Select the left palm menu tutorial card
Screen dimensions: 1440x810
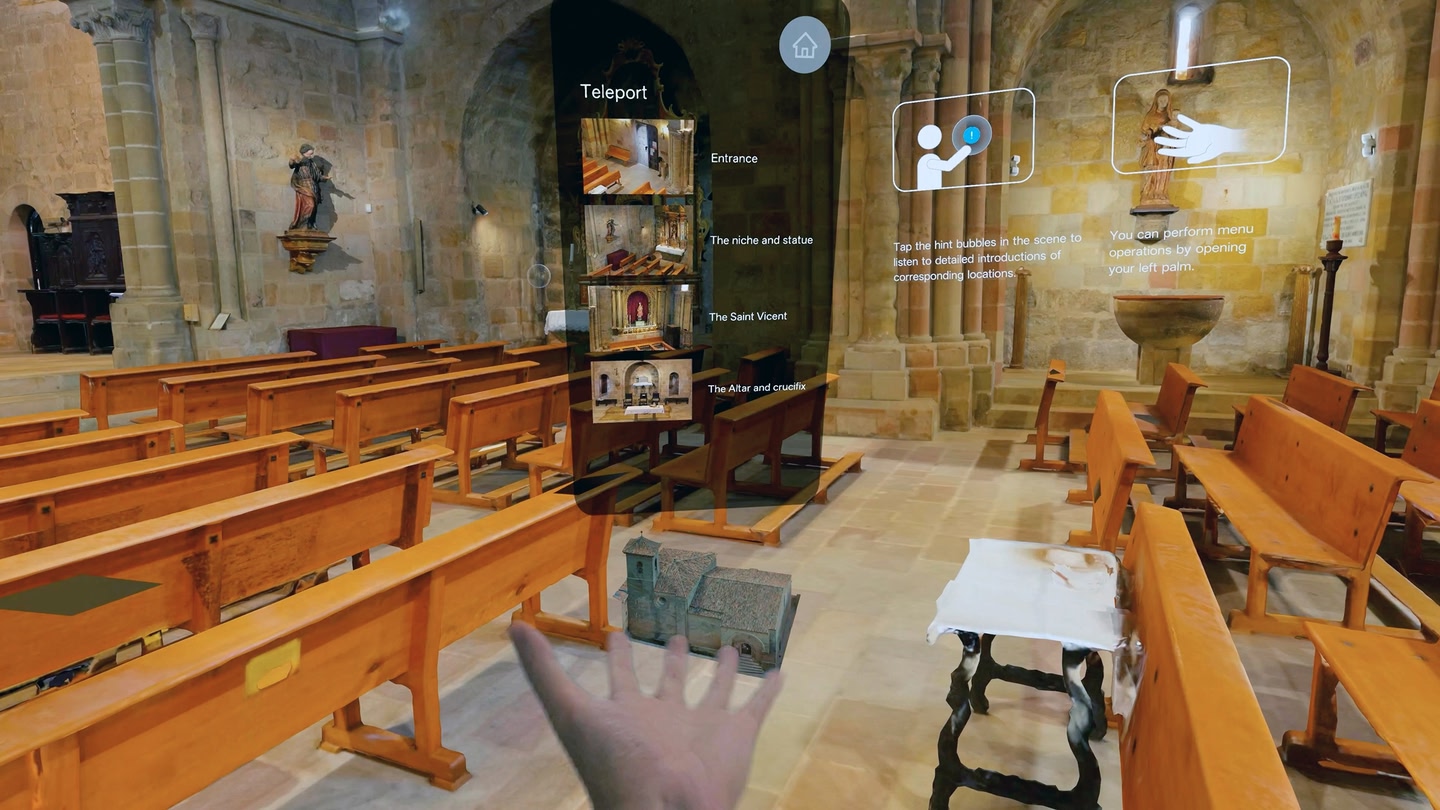1200,115
